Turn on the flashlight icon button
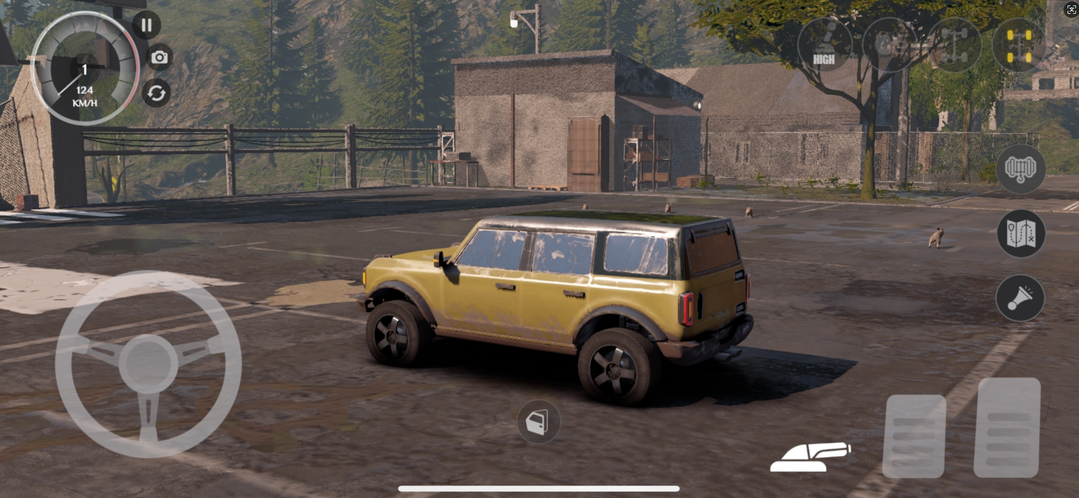Image resolution: width=1079 pixels, height=498 pixels. click(x=1020, y=298)
